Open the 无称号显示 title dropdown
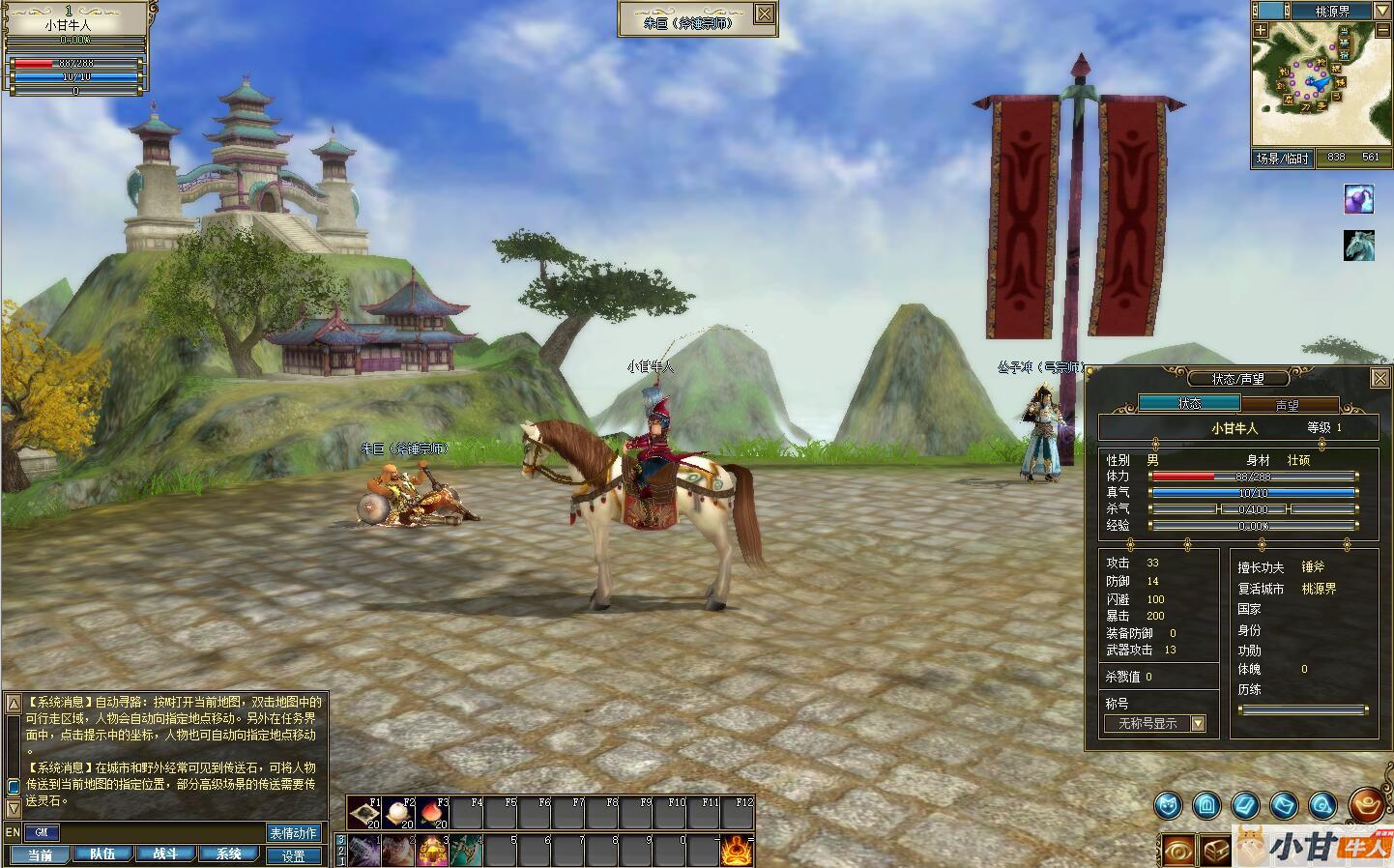The height and width of the screenshot is (868, 1394). pyautogui.click(x=1199, y=723)
